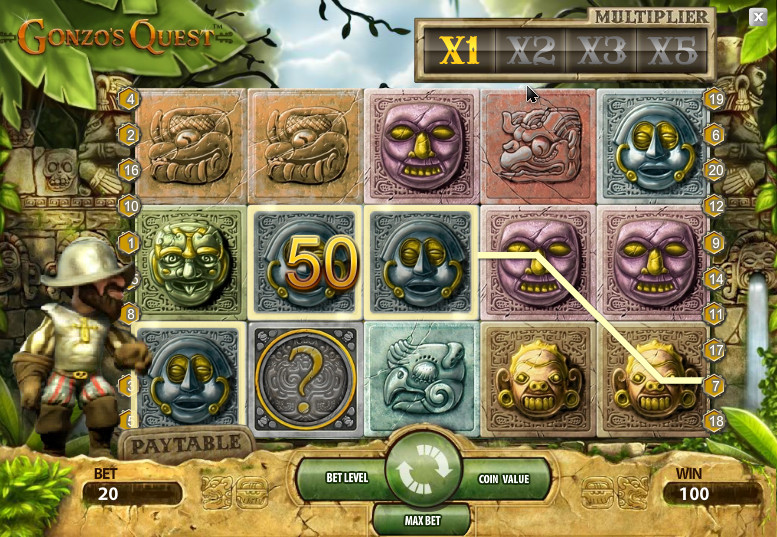This screenshot has height=537, width=777.
Task: Adjust the Coin Value
Action: tap(503, 478)
